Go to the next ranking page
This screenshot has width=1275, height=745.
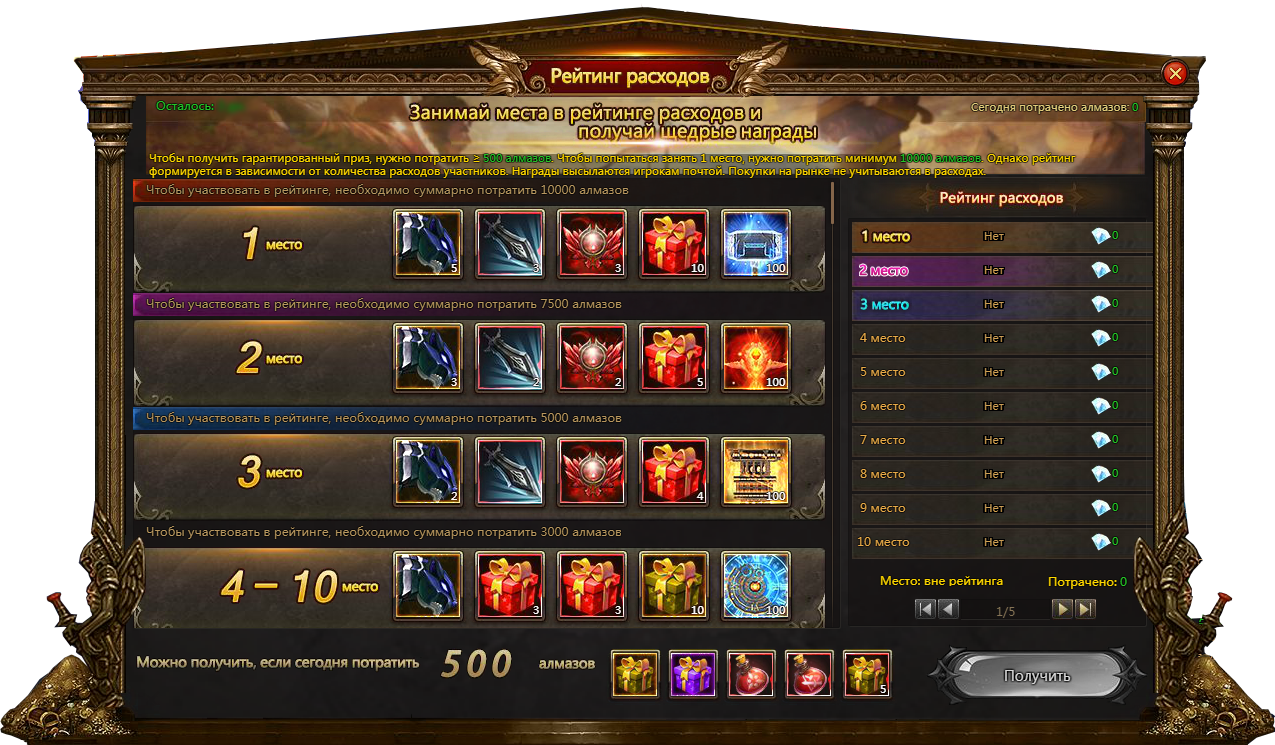click(x=1062, y=609)
